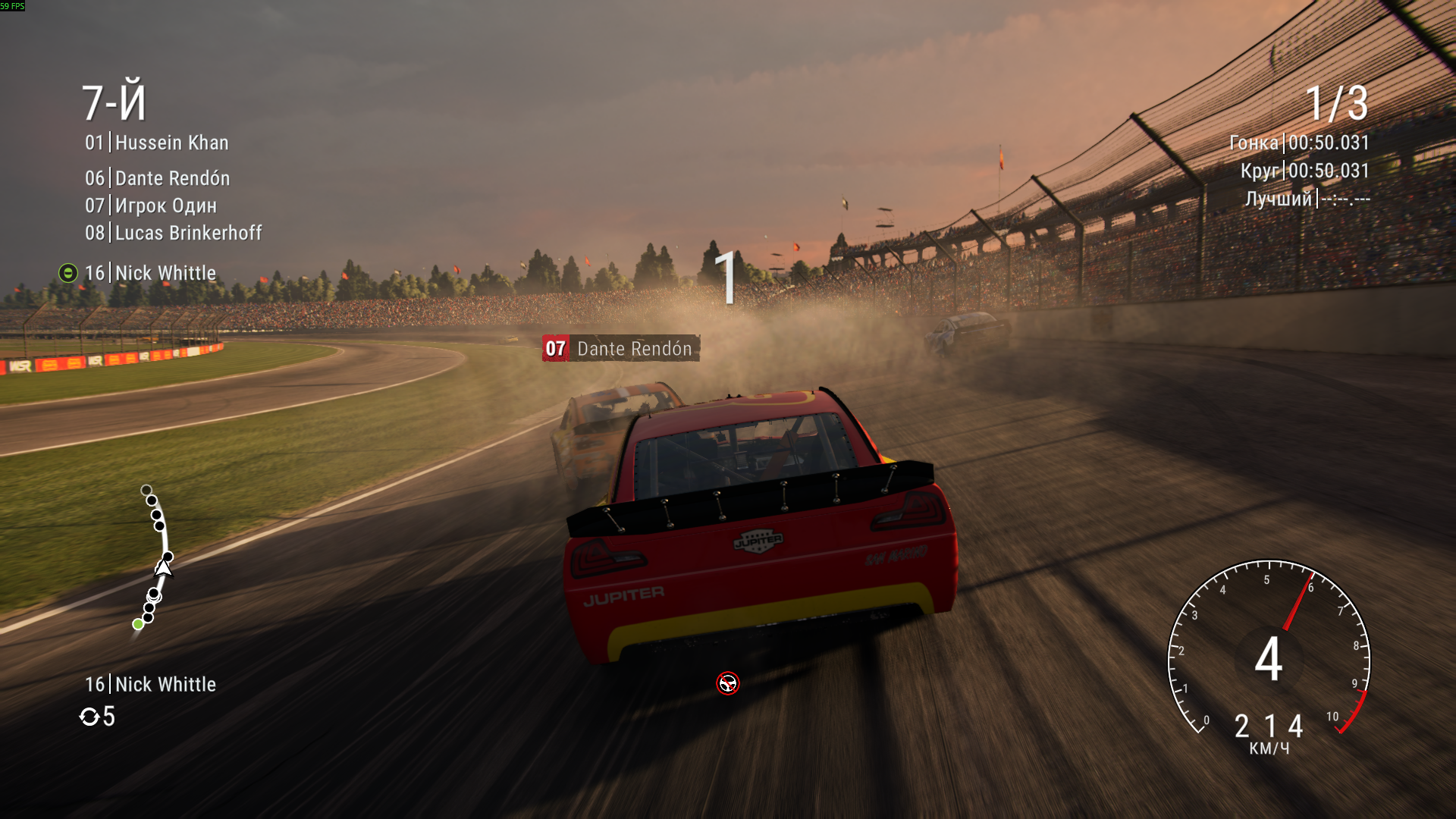Choose the Игрок Один standings entry
The height and width of the screenshot is (819, 1456).
[151, 206]
